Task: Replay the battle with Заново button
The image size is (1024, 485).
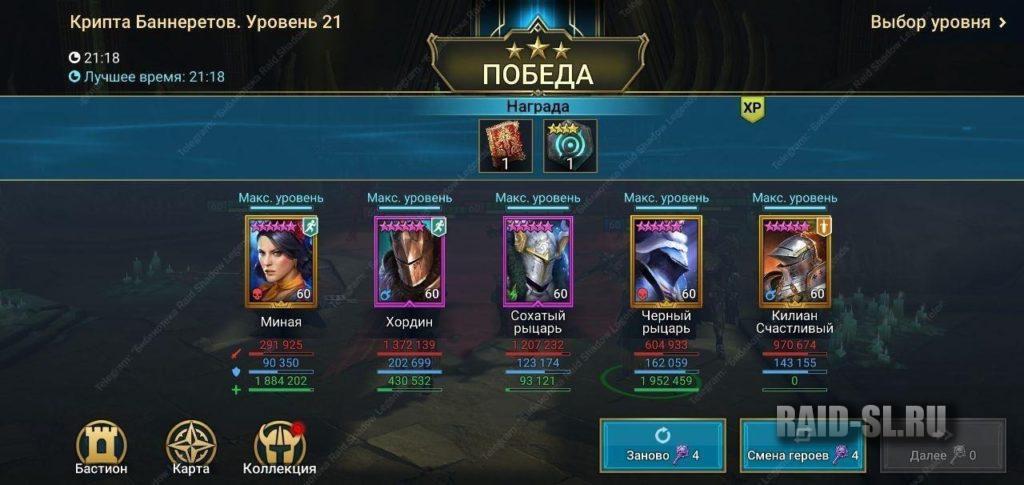Action: (663, 444)
